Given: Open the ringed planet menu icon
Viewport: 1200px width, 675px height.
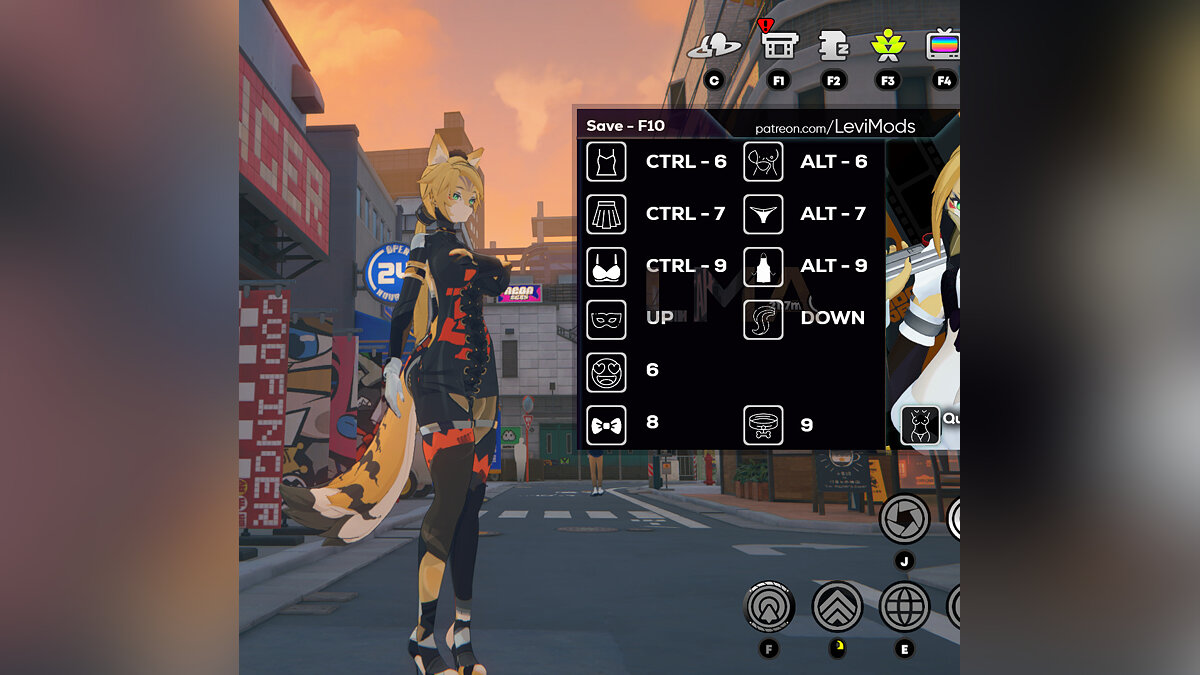Looking at the screenshot, I should 714,45.
